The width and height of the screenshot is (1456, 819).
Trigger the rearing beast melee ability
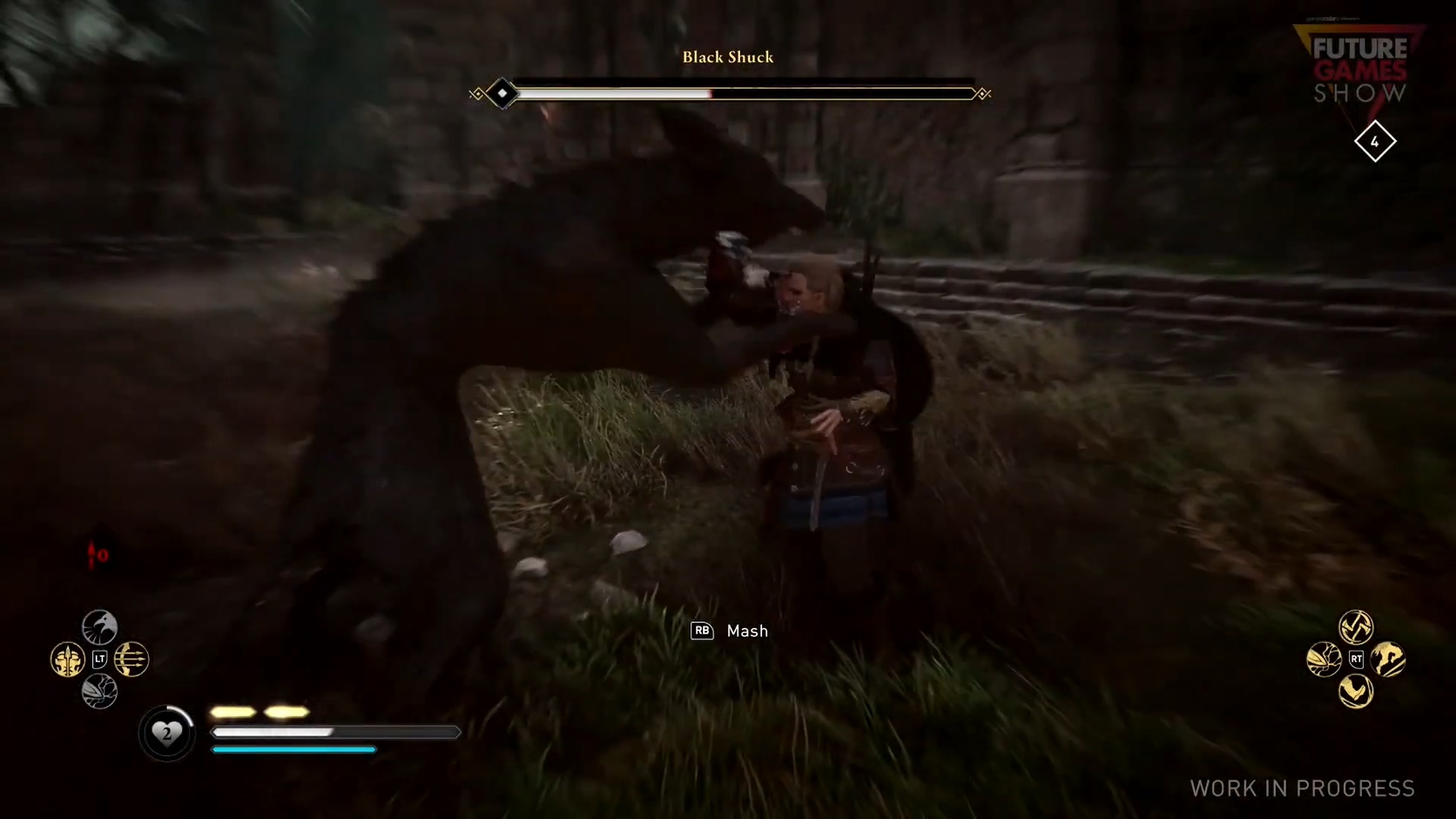1388,660
